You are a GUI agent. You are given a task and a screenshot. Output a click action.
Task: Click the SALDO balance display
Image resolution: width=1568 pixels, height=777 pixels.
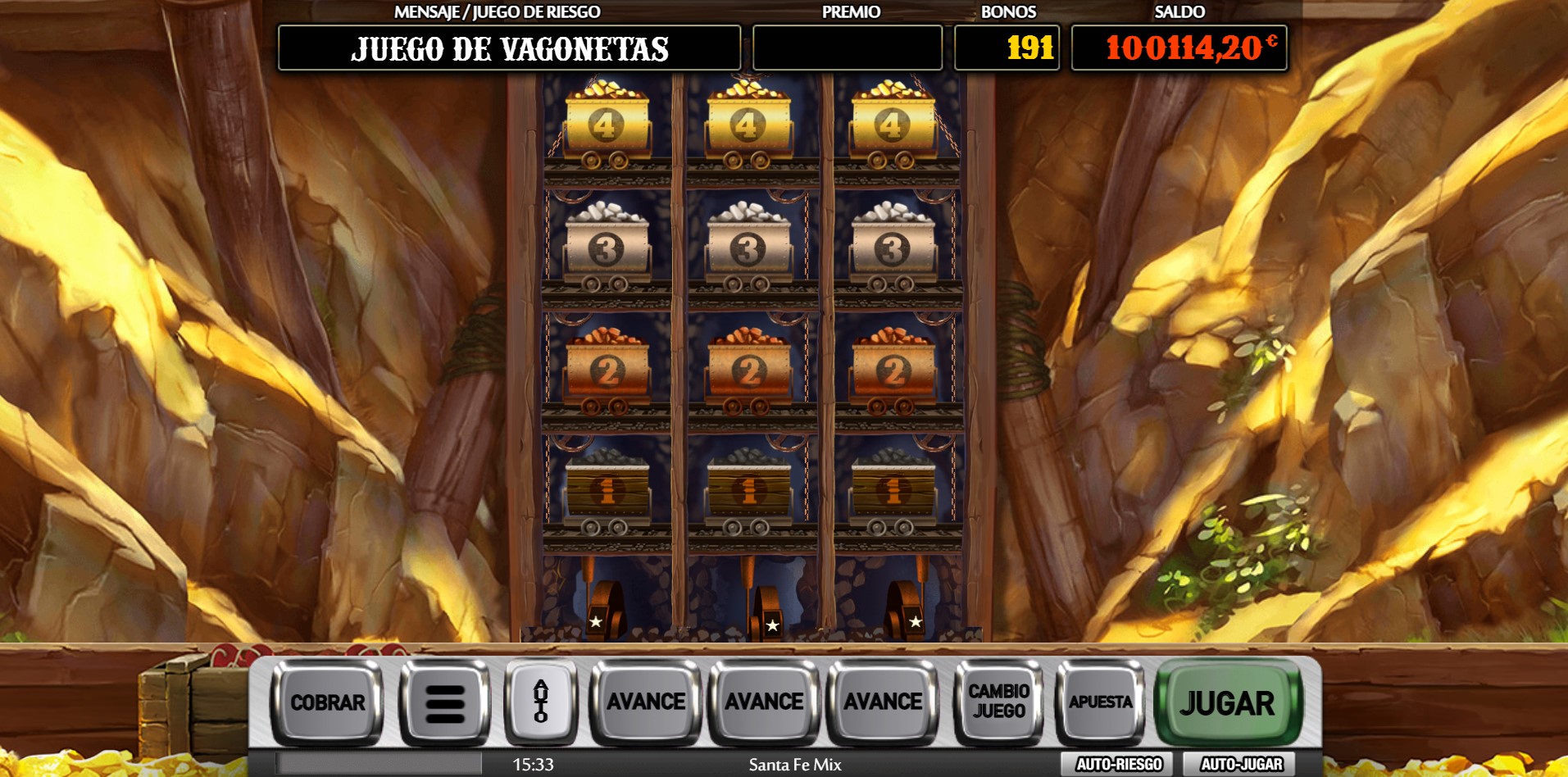pyautogui.click(x=1178, y=48)
